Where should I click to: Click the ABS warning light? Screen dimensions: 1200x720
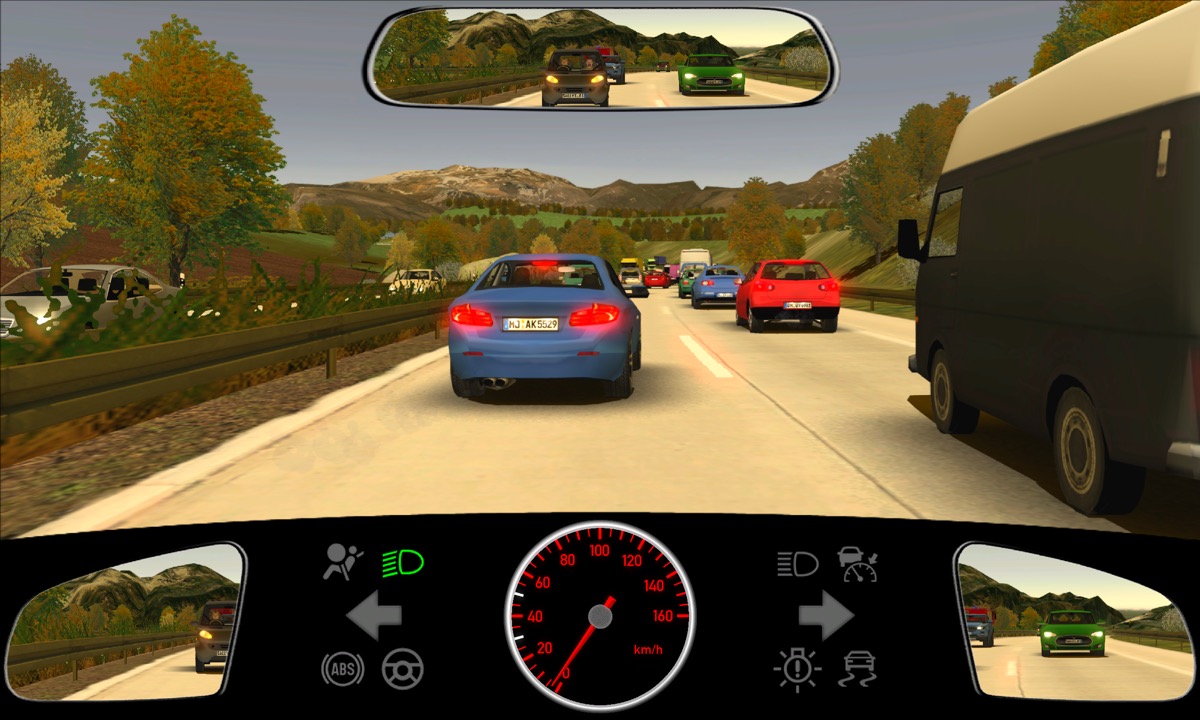pos(342,668)
